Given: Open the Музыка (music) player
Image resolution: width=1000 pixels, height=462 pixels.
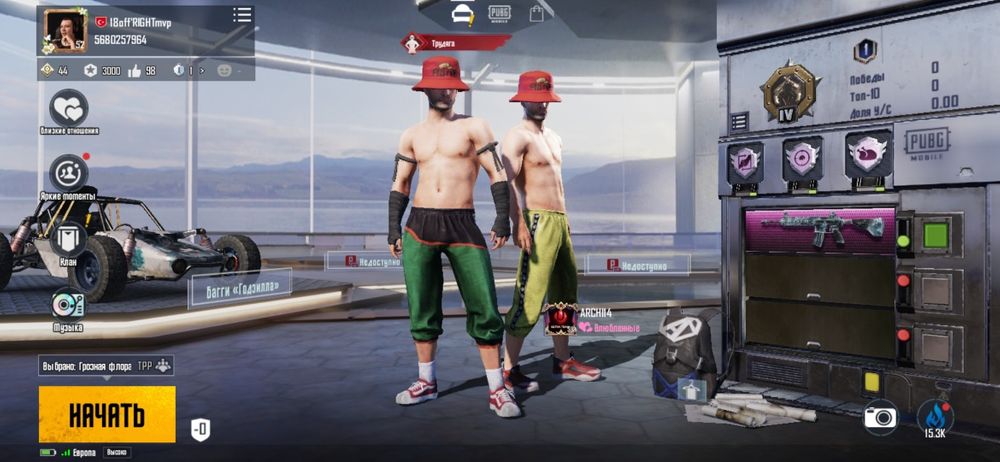Looking at the screenshot, I should point(68,305).
